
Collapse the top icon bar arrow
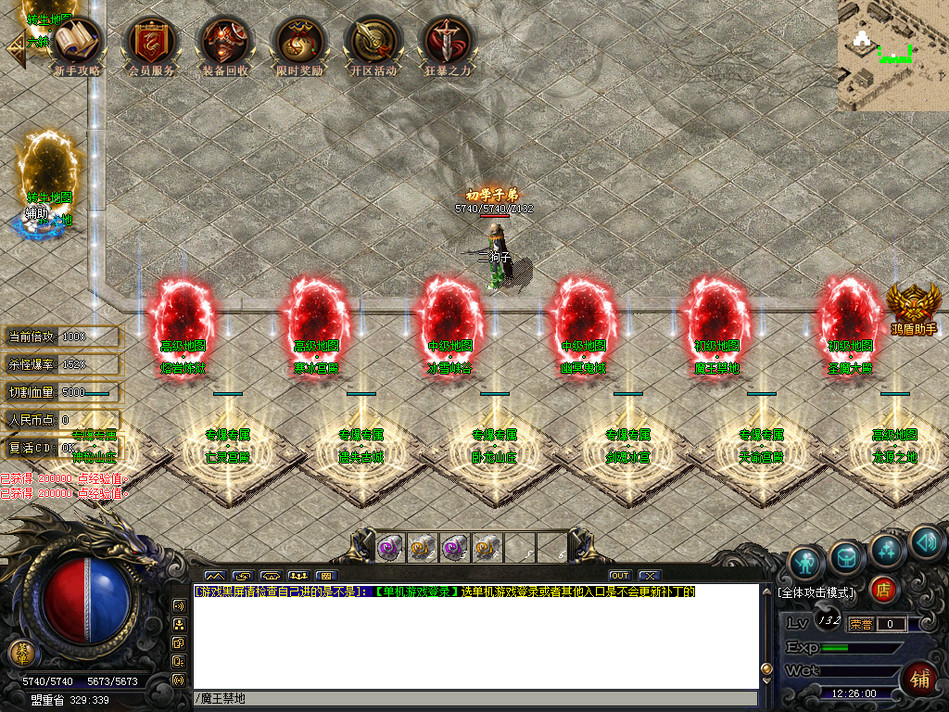coord(16,50)
